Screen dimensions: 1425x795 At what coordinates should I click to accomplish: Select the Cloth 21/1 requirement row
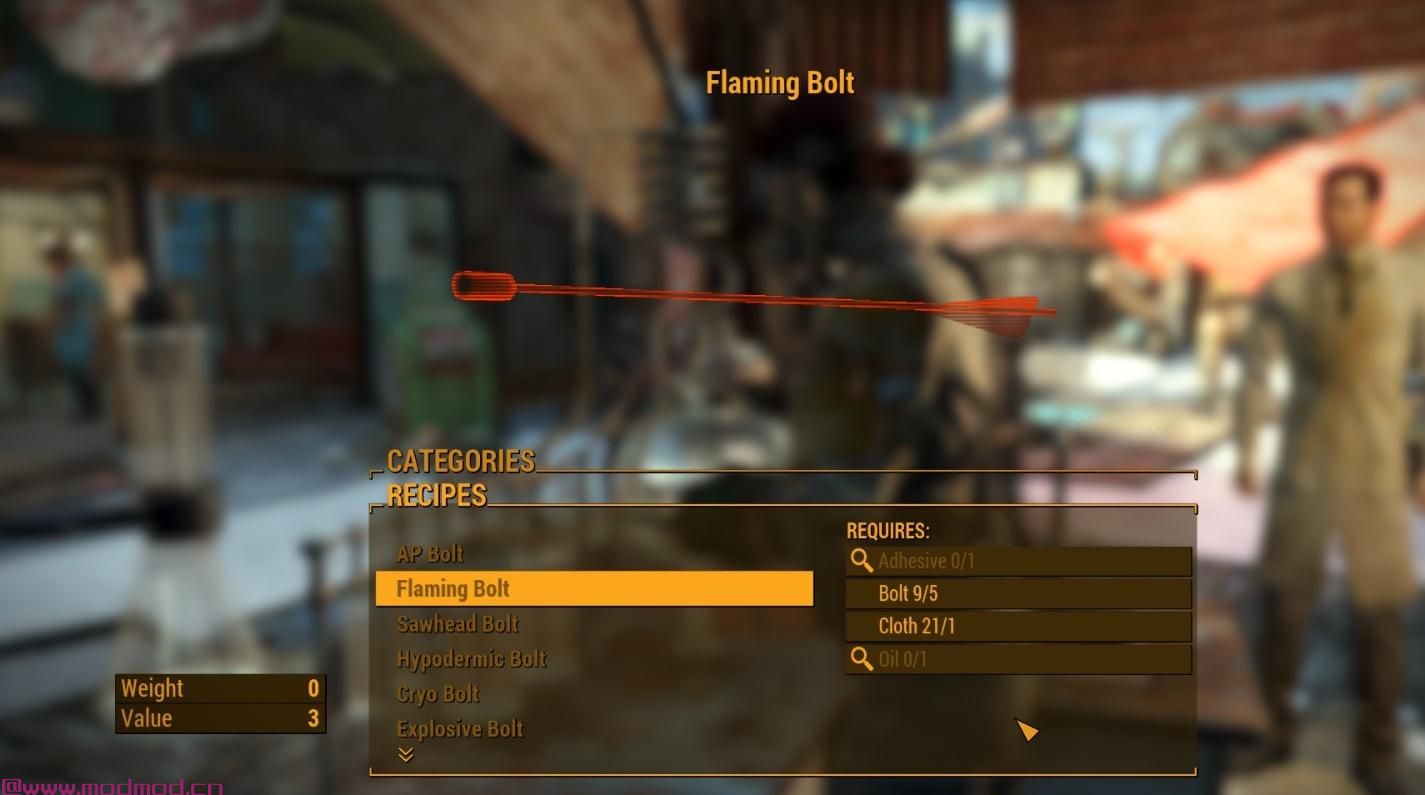tap(1018, 627)
